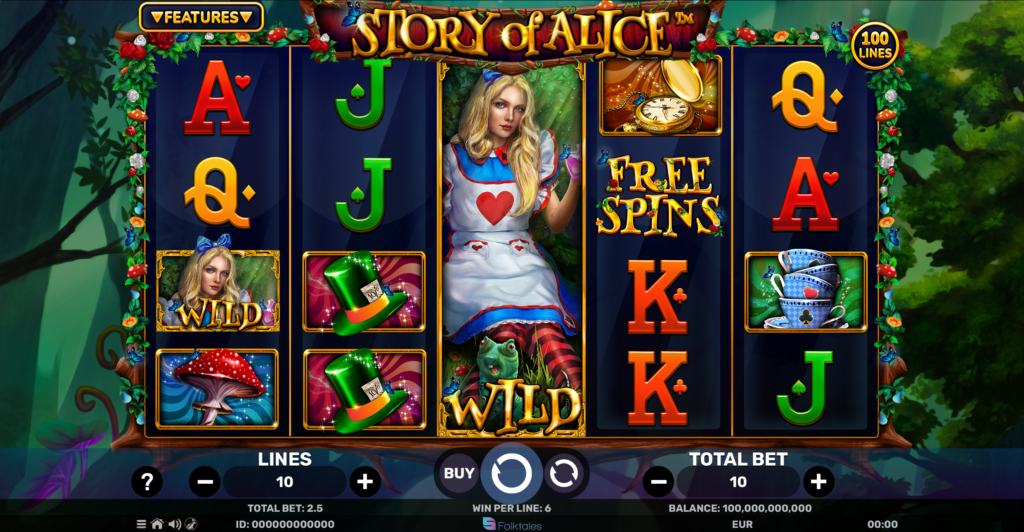1024x532 pixels.
Task: Go to the home icon
Action: (x=157, y=524)
